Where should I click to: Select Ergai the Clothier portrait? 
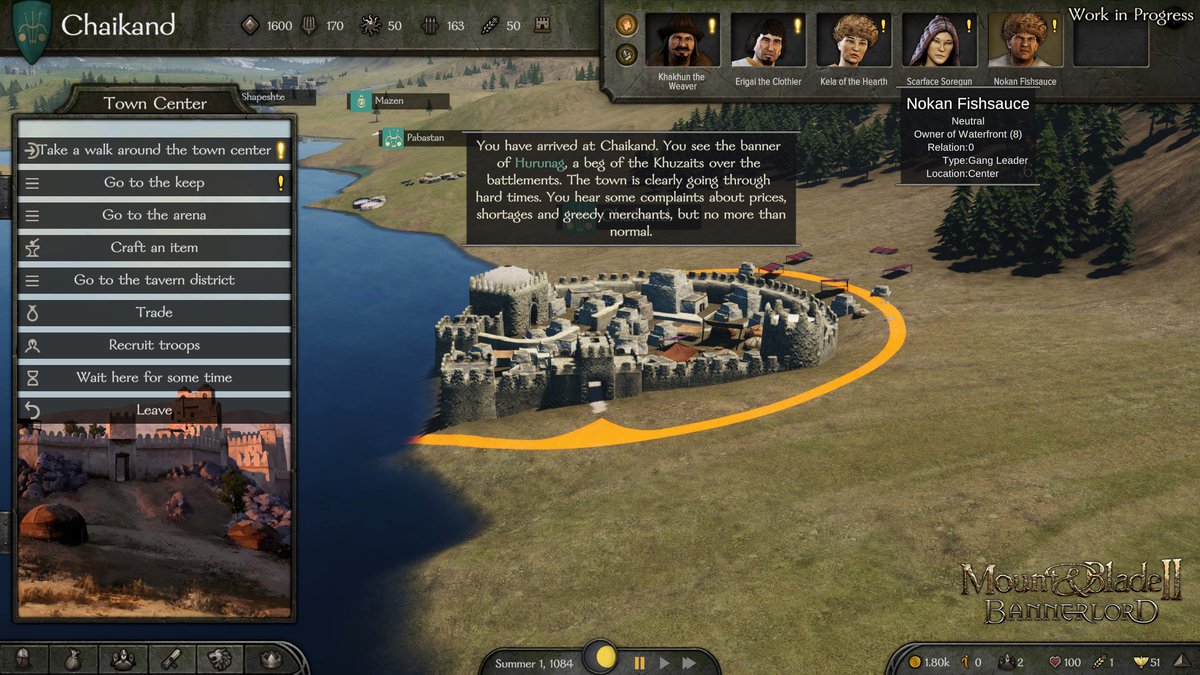pos(768,41)
